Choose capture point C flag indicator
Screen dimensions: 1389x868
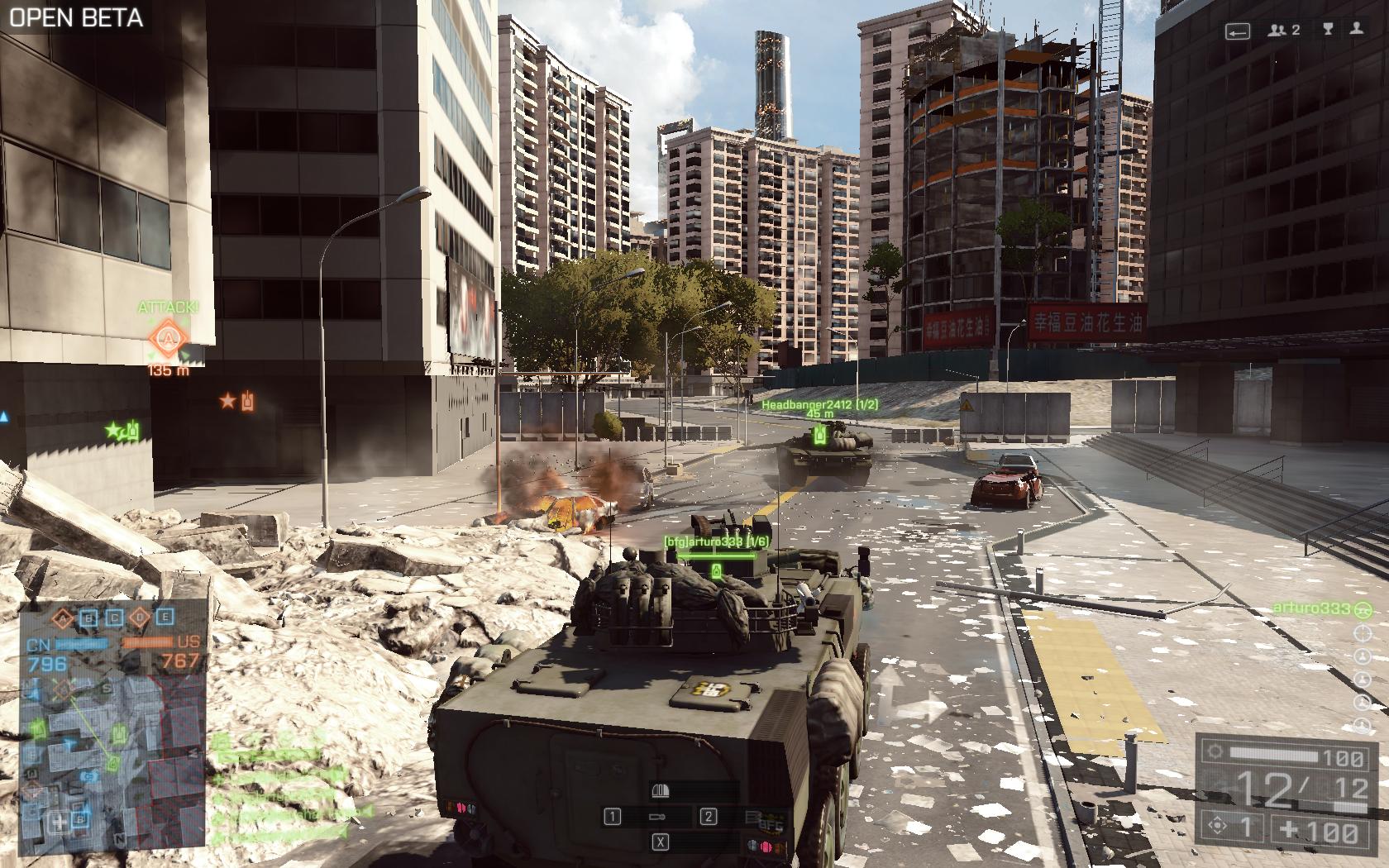115,618
